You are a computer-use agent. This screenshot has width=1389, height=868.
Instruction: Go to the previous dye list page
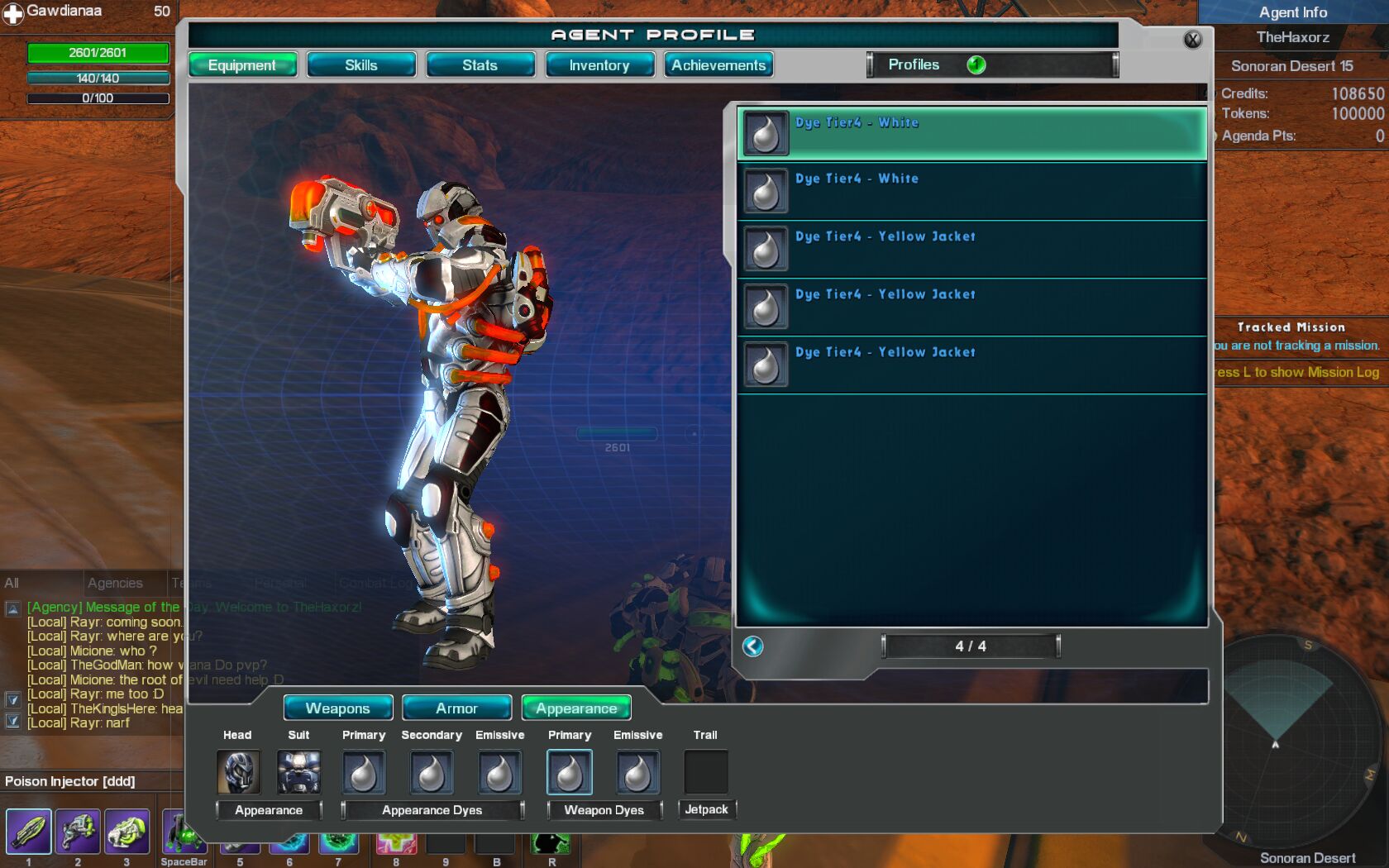tap(752, 646)
